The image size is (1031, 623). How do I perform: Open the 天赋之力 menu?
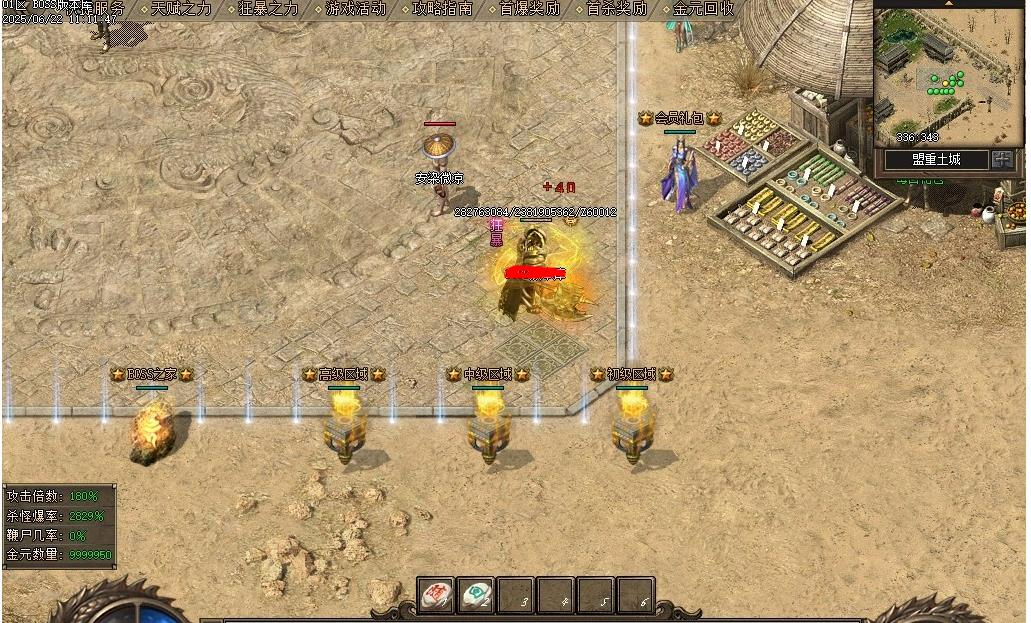click(181, 9)
